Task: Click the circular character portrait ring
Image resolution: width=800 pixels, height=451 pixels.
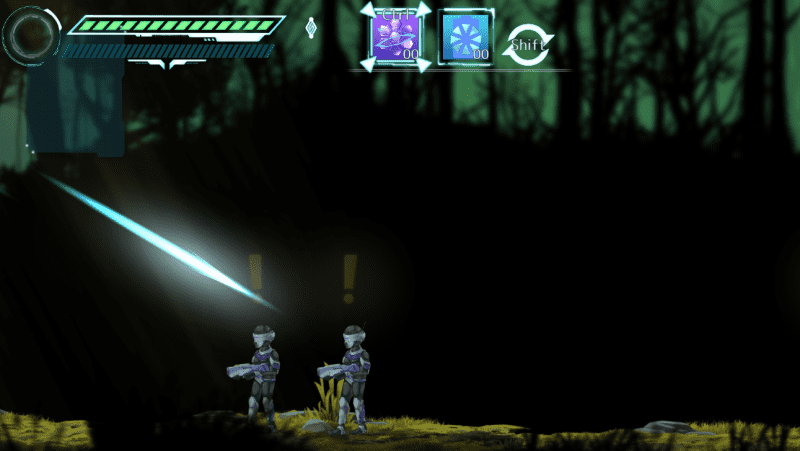Action: (31, 36)
